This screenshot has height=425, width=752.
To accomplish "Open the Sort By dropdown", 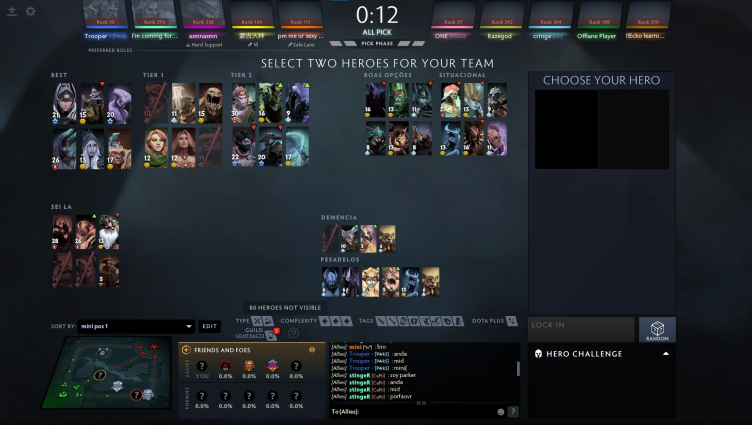I will pyautogui.click(x=137, y=326).
